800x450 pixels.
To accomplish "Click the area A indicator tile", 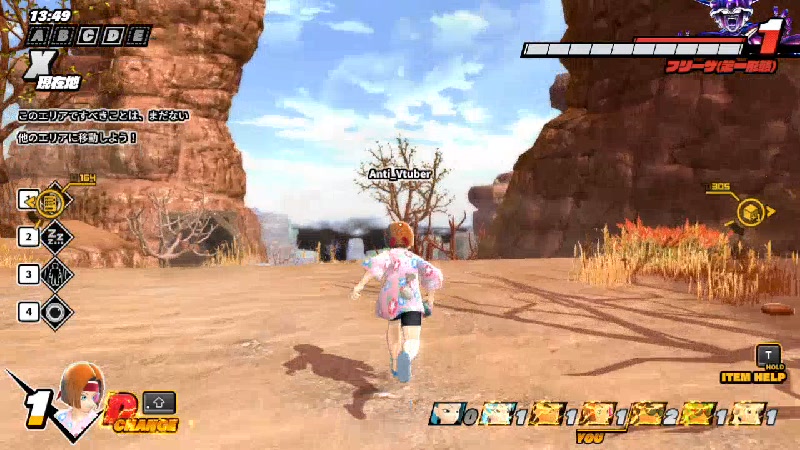I will pyautogui.click(x=38, y=36).
